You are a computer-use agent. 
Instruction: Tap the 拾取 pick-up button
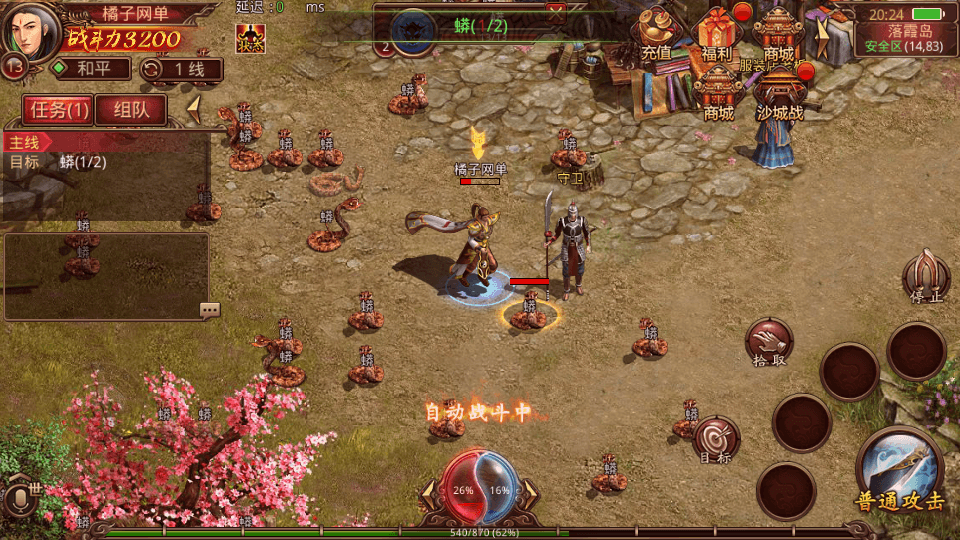click(x=769, y=343)
